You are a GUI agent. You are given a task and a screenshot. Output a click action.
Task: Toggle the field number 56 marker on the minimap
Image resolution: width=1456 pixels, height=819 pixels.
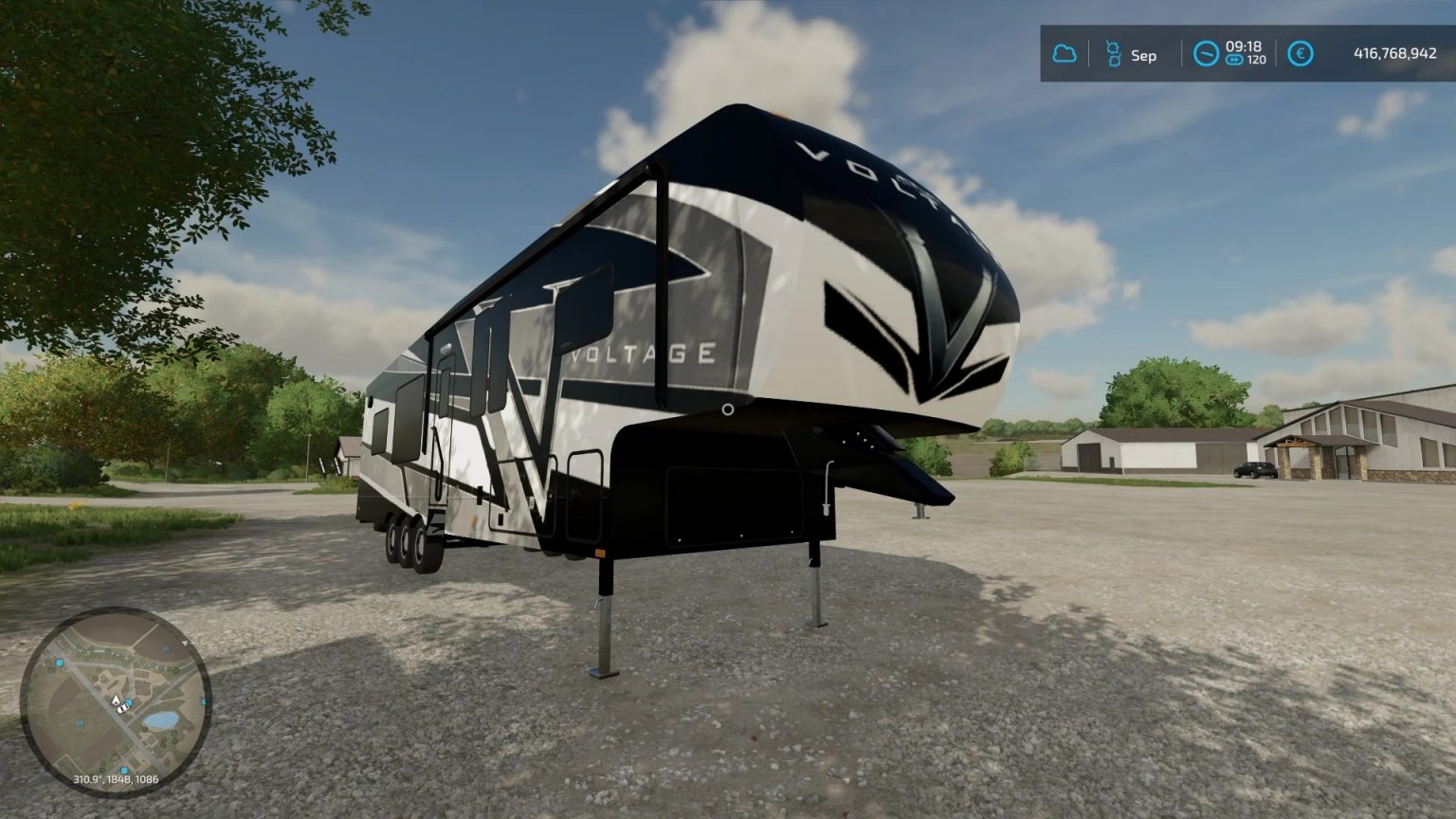tap(80, 722)
